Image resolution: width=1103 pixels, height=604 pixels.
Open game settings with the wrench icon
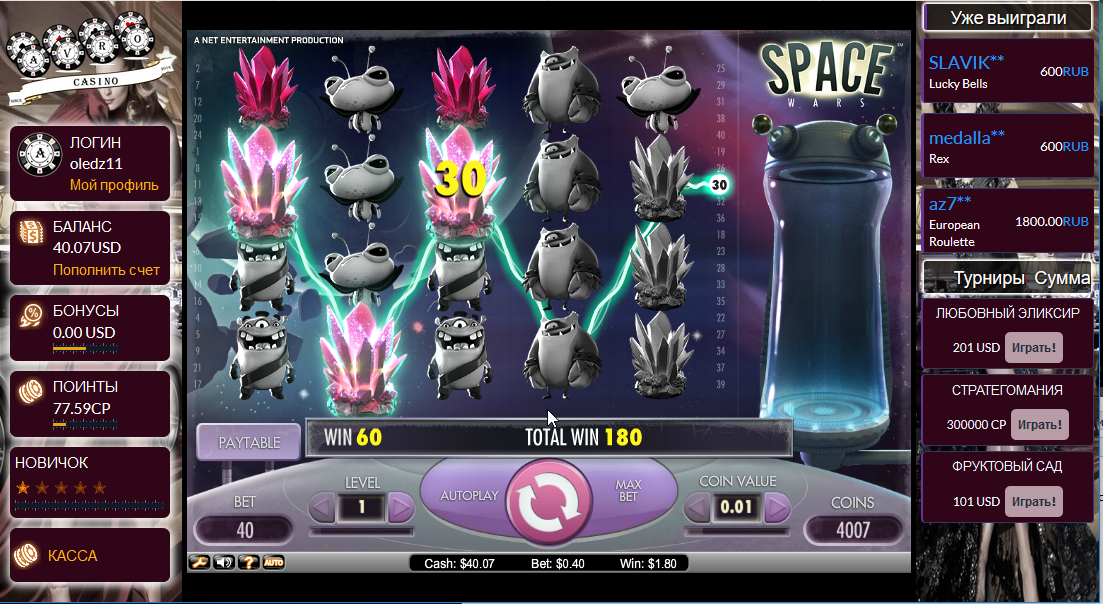coord(199,563)
